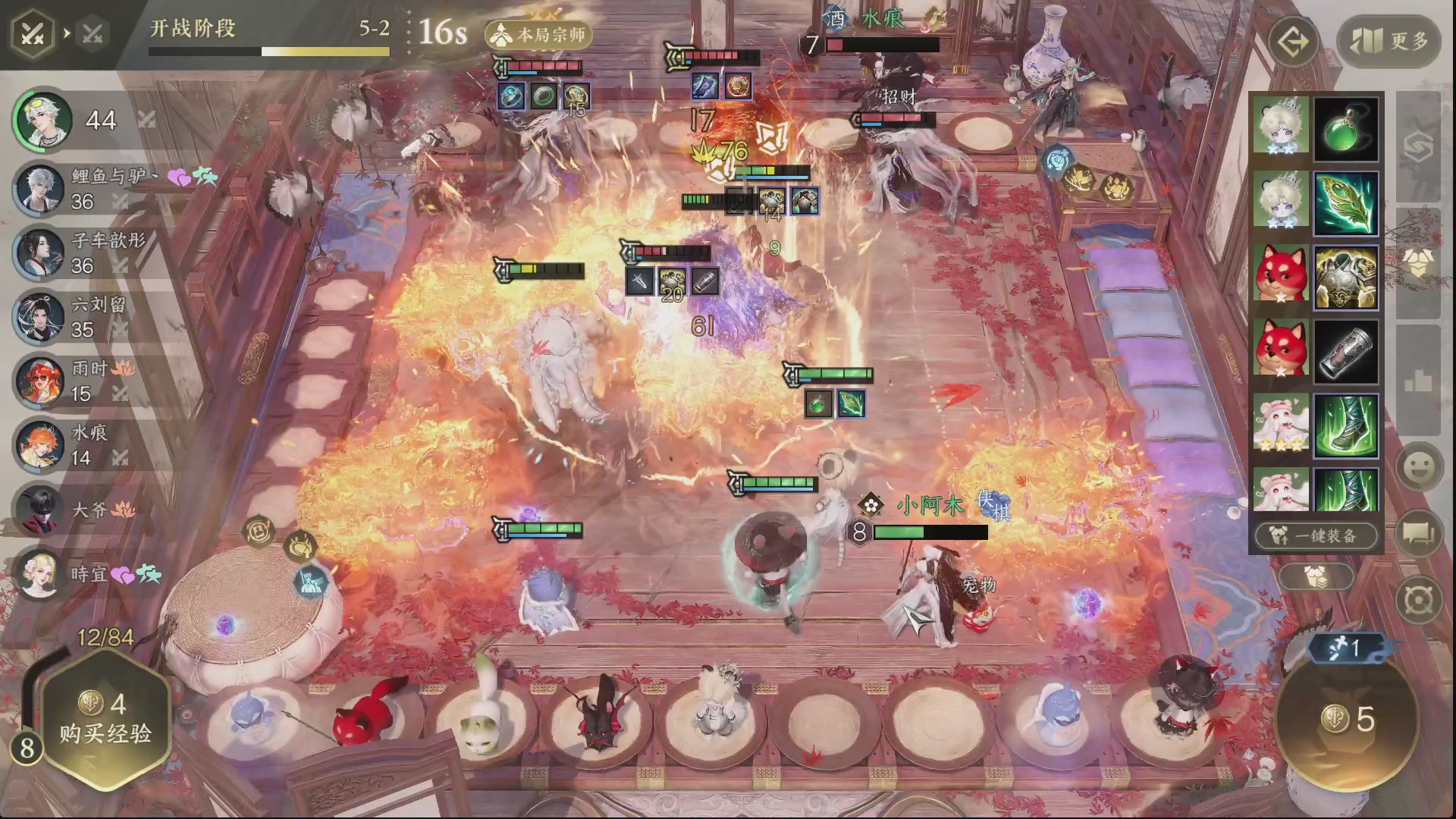The image size is (1456, 819).
Task: Select the green feather equipment item
Action: (1345, 203)
